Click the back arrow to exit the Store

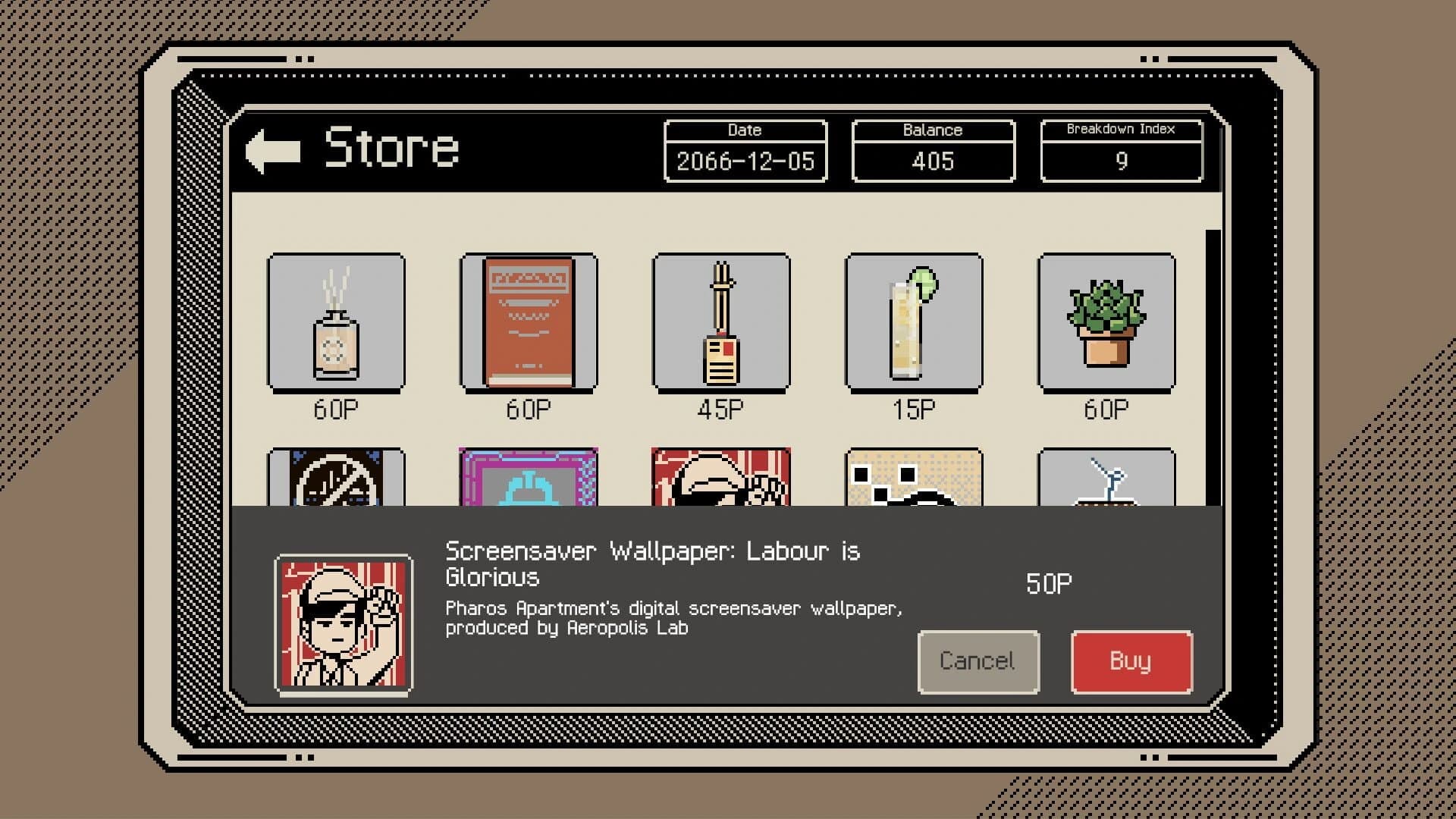(275, 149)
